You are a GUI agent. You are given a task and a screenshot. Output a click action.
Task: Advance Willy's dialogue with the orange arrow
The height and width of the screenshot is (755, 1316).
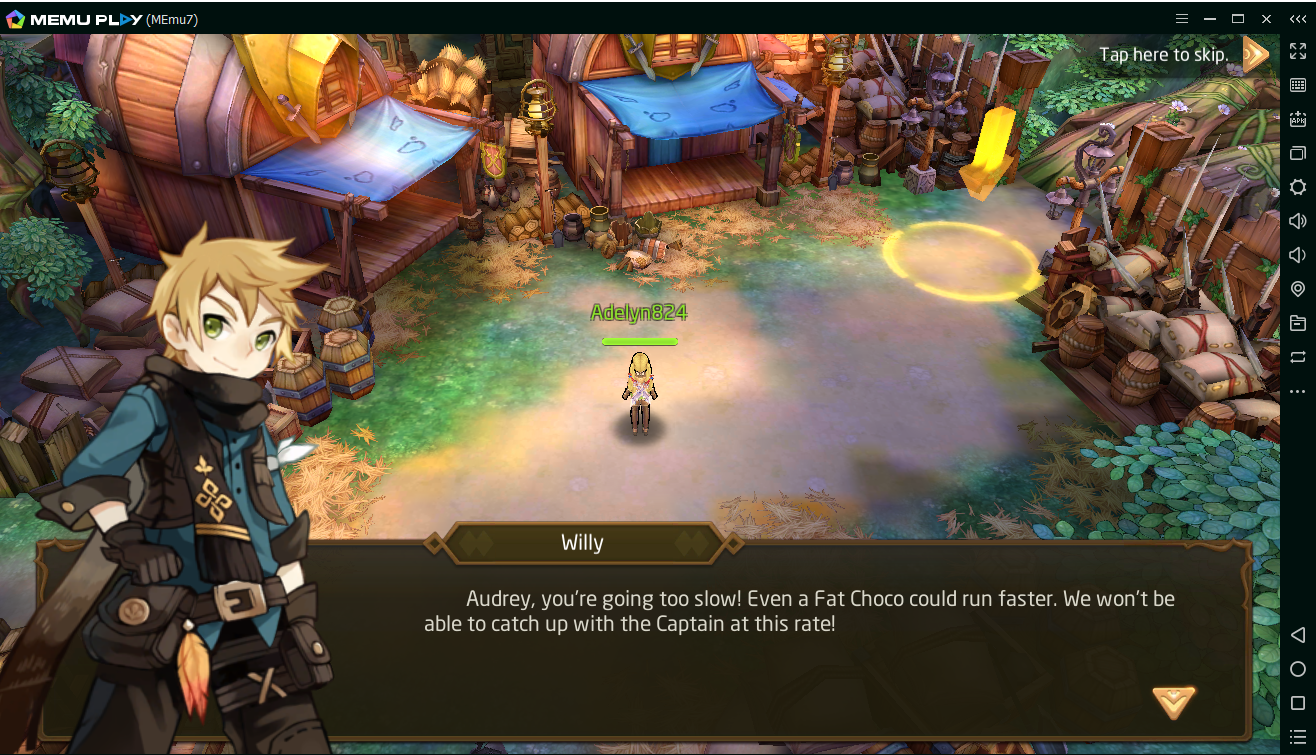pyautogui.click(x=1173, y=701)
